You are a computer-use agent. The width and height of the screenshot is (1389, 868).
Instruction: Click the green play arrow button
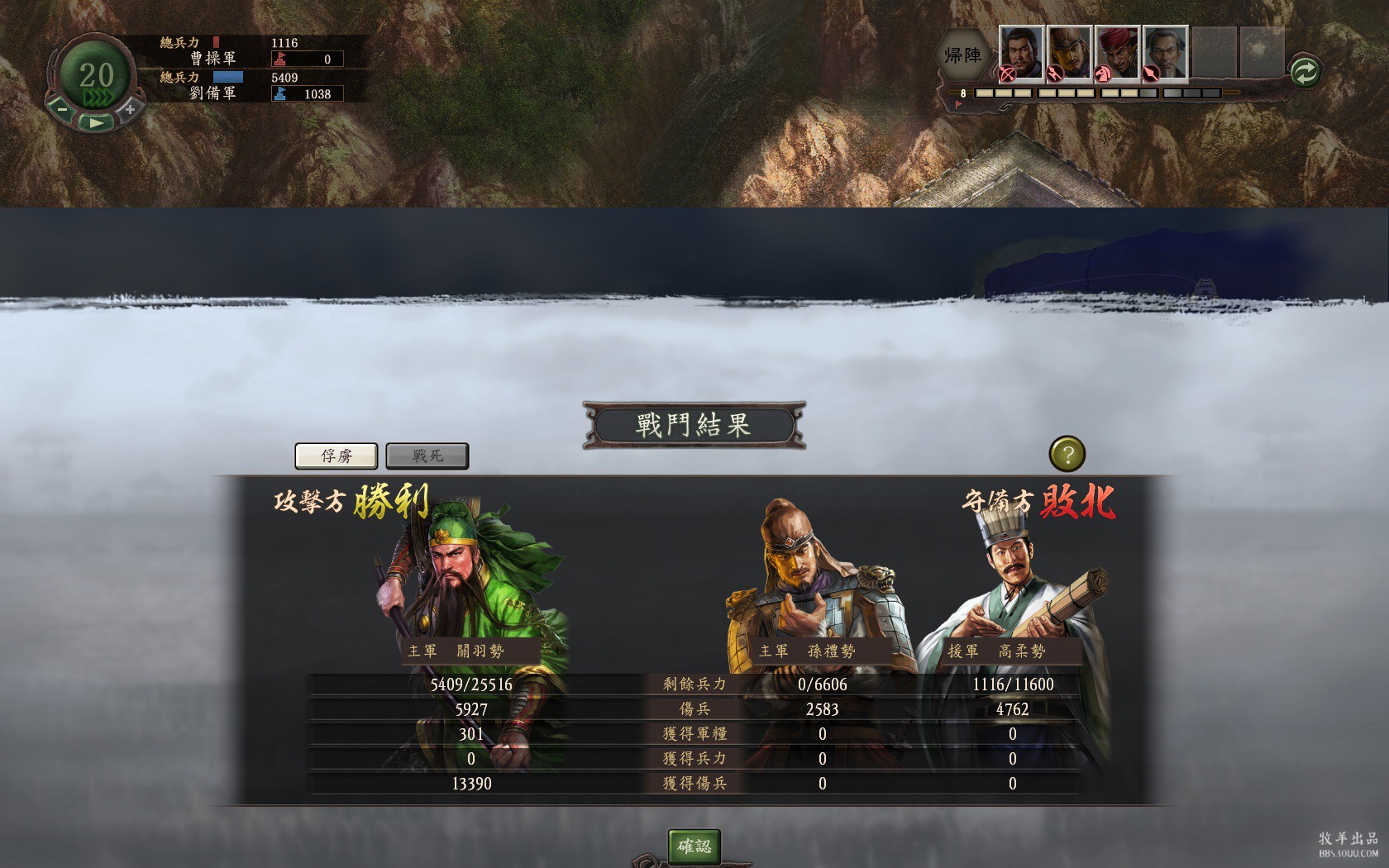[x=96, y=122]
